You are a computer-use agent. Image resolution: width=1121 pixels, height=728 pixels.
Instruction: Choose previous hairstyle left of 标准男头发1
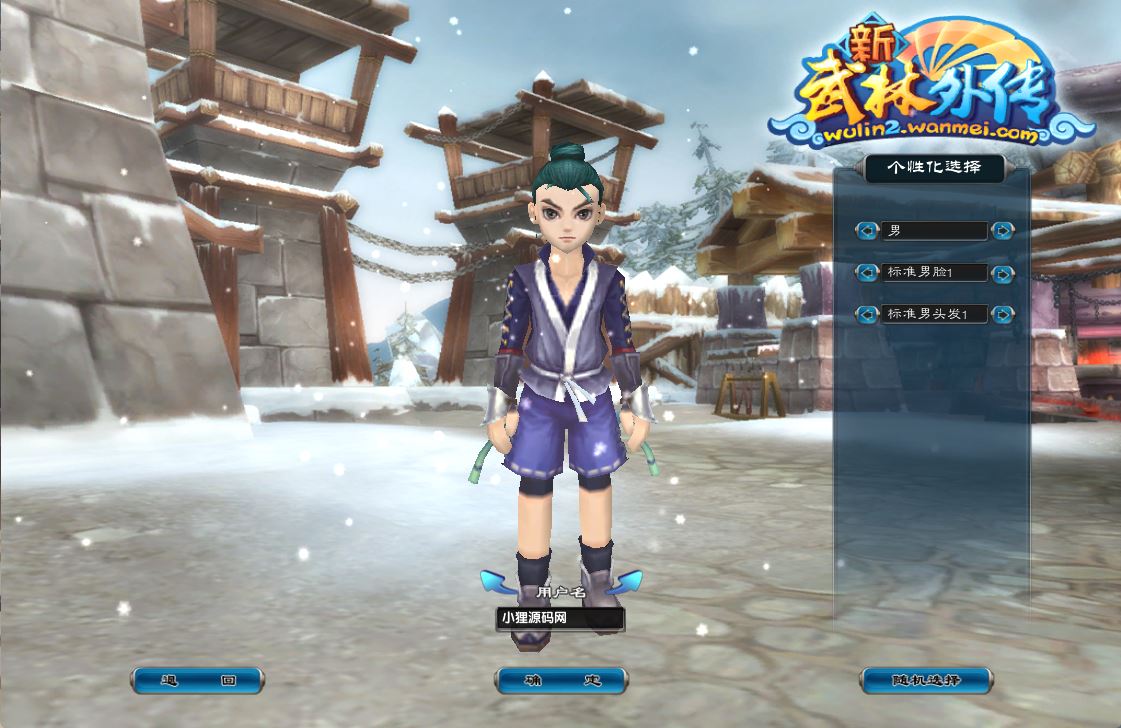[866, 314]
